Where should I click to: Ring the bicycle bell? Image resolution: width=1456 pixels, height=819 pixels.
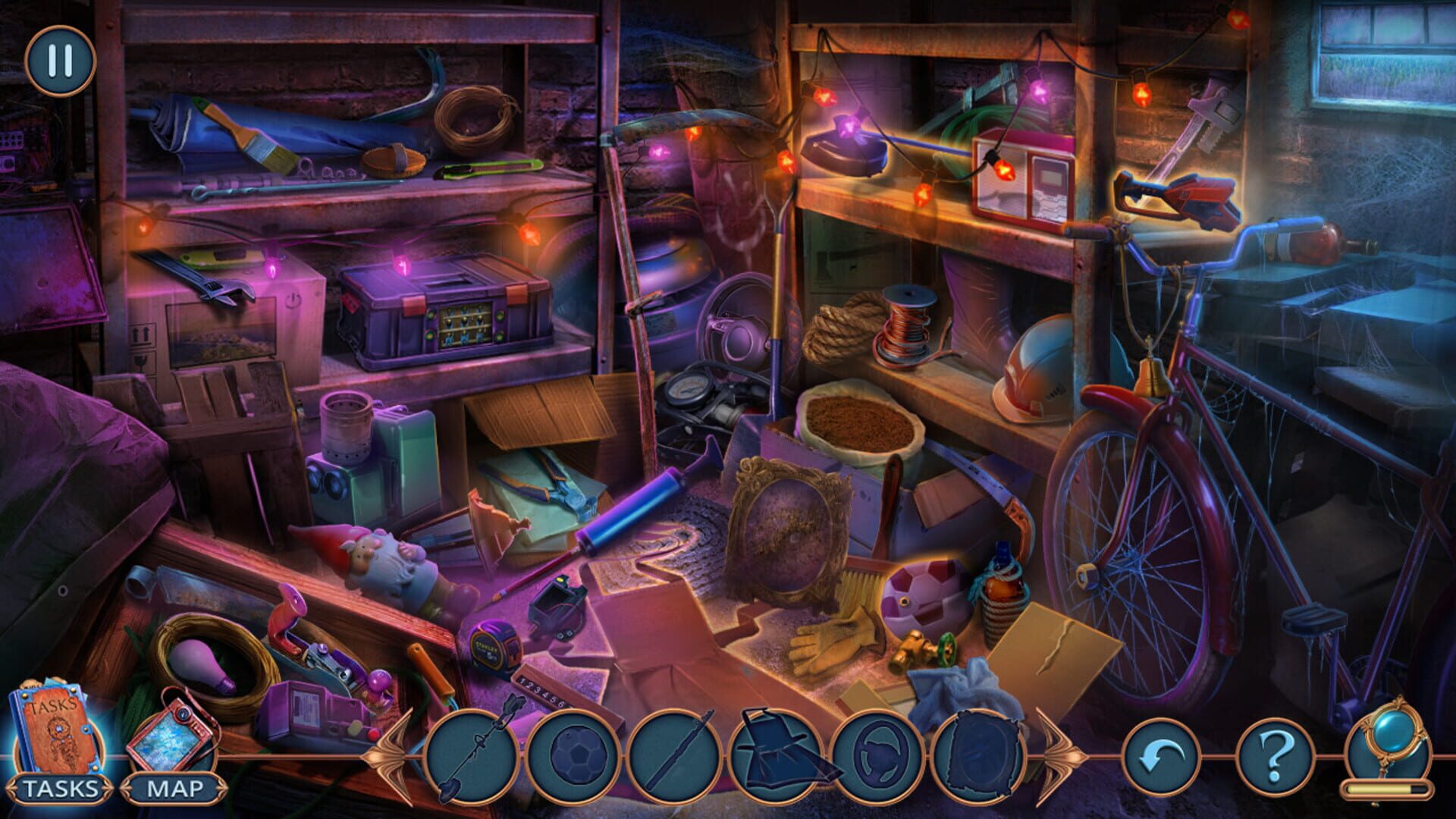click(1152, 376)
